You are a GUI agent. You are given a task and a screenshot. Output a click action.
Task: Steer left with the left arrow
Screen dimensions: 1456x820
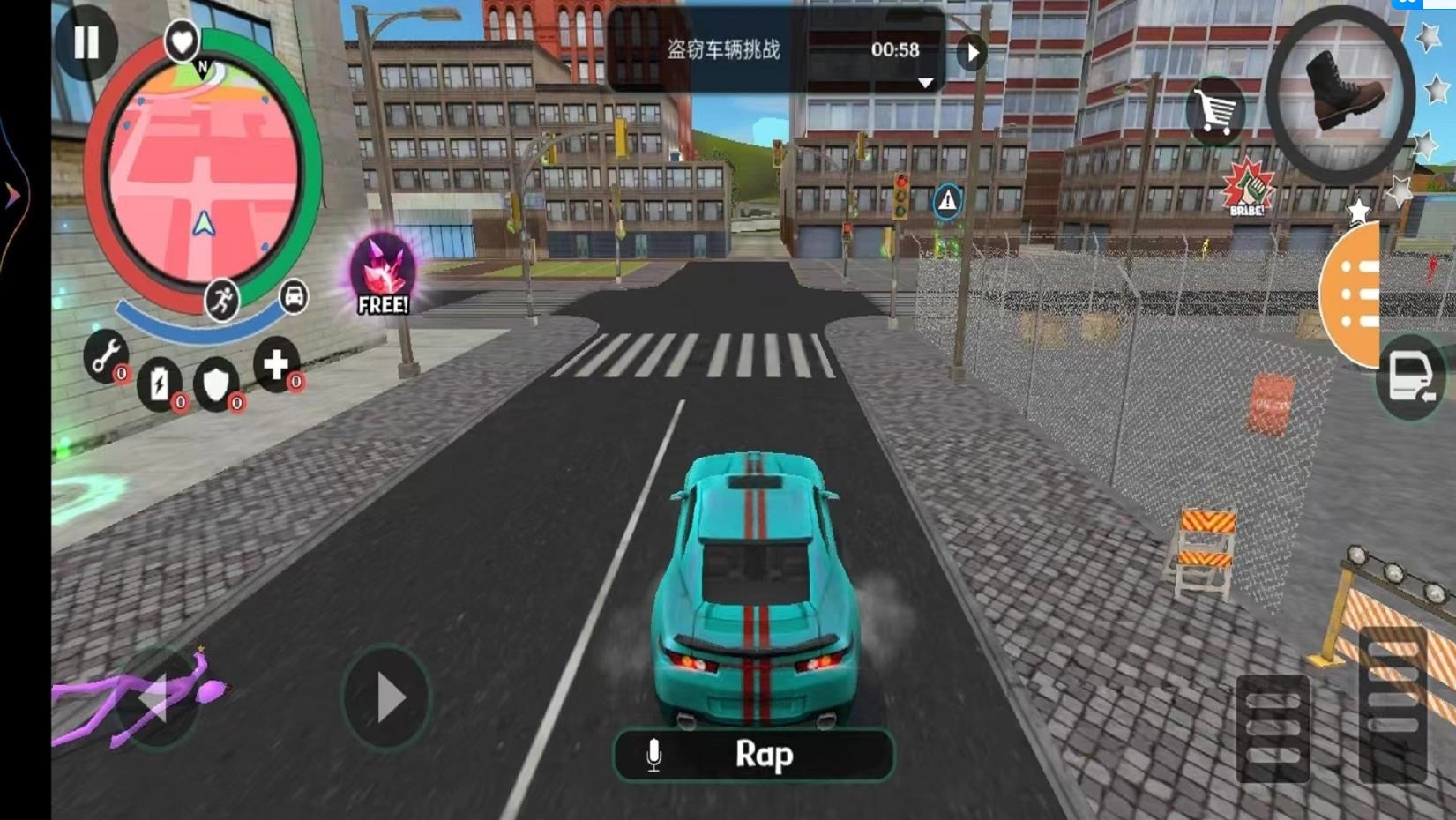click(157, 698)
